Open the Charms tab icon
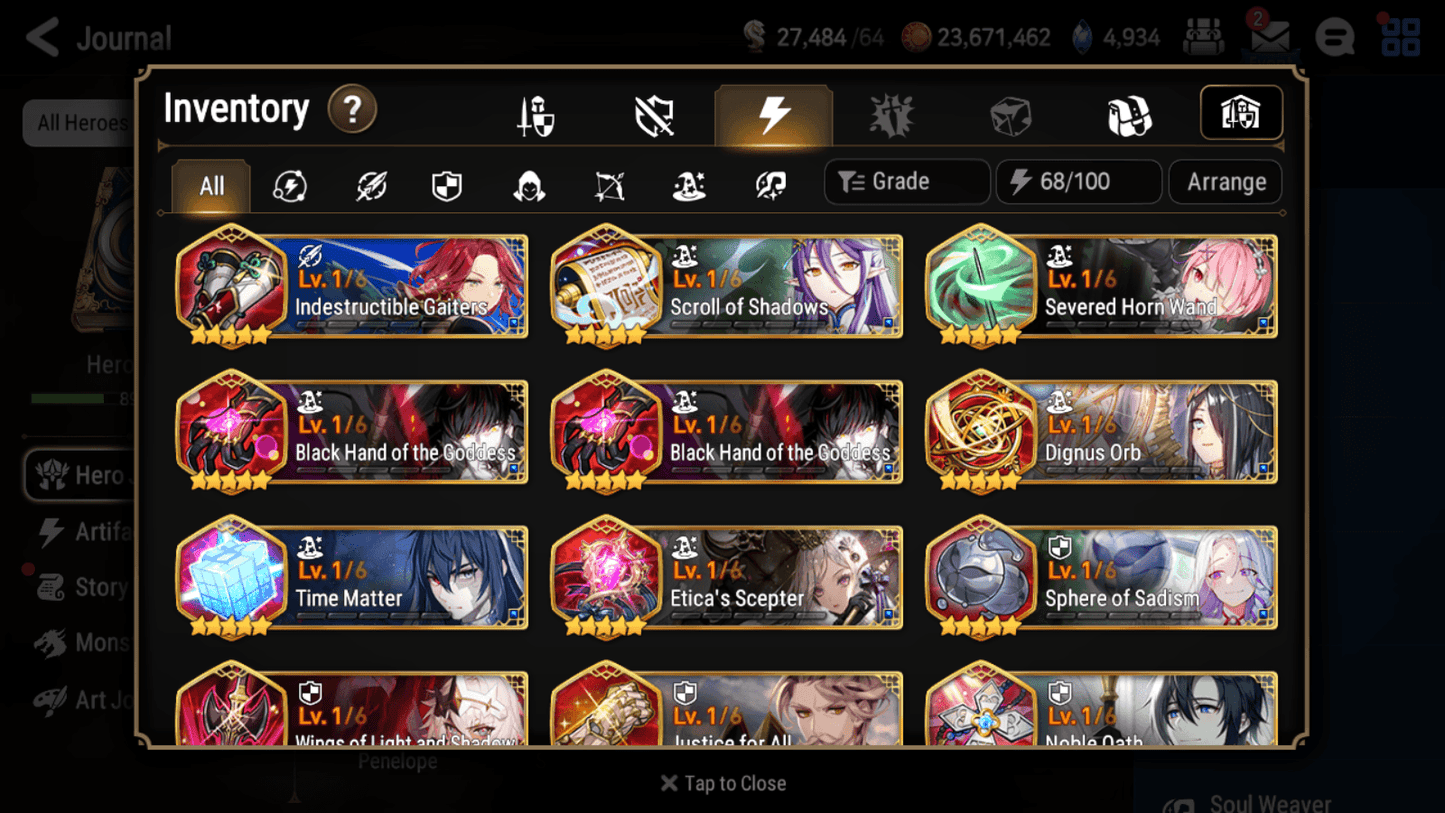This screenshot has width=1445, height=813. (x=891, y=114)
